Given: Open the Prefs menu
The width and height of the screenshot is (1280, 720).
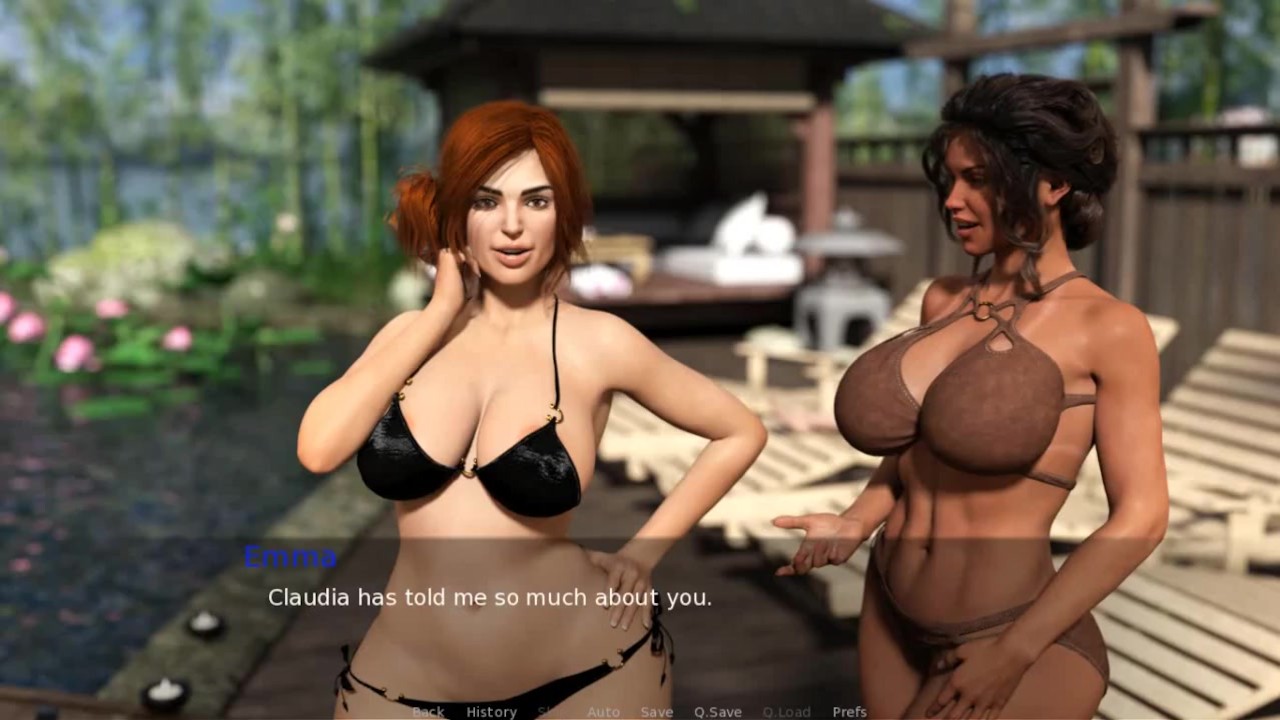Looking at the screenshot, I should [849, 712].
